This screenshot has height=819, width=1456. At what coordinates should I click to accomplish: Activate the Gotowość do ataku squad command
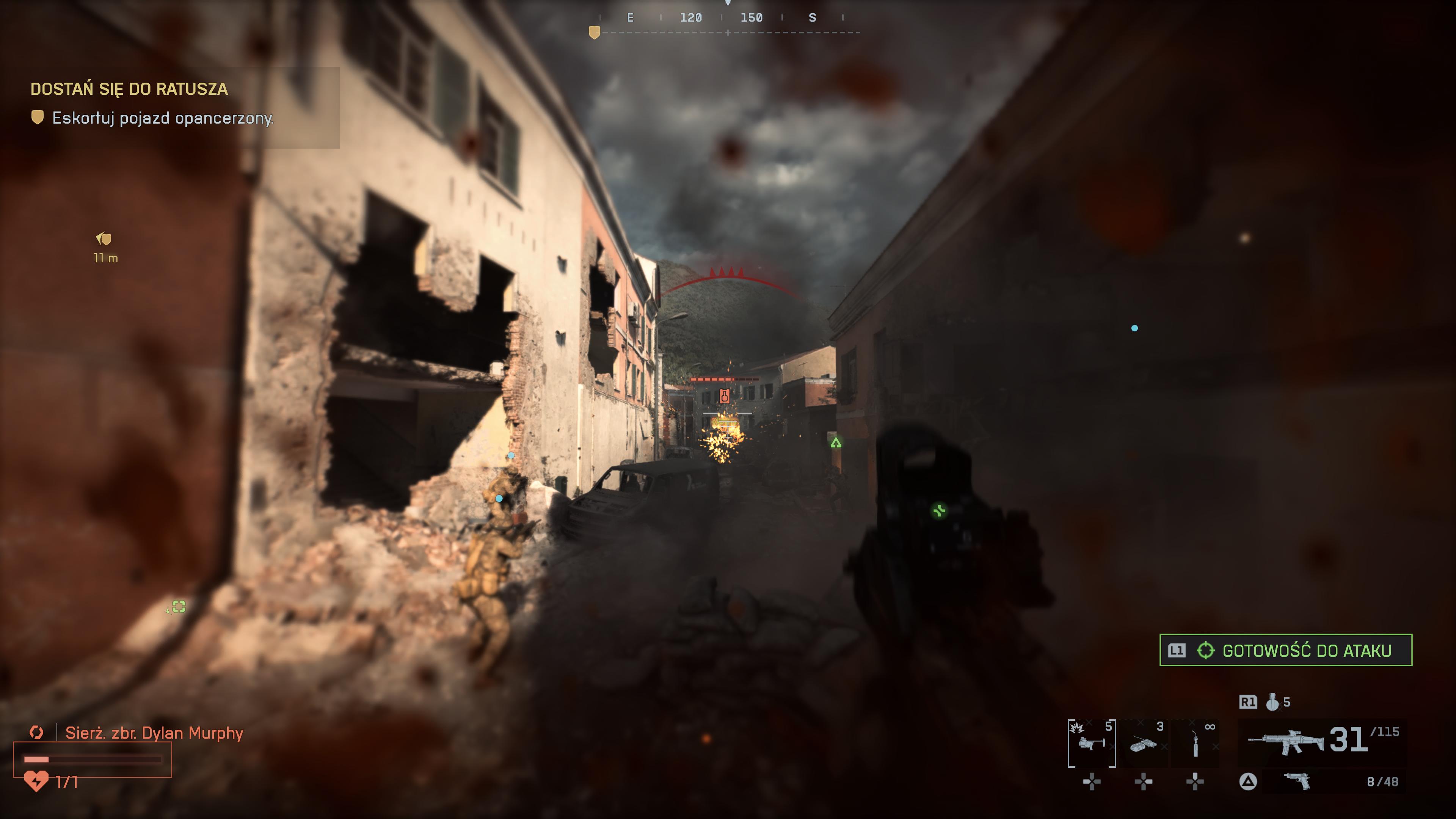click(x=1285, y=650)
